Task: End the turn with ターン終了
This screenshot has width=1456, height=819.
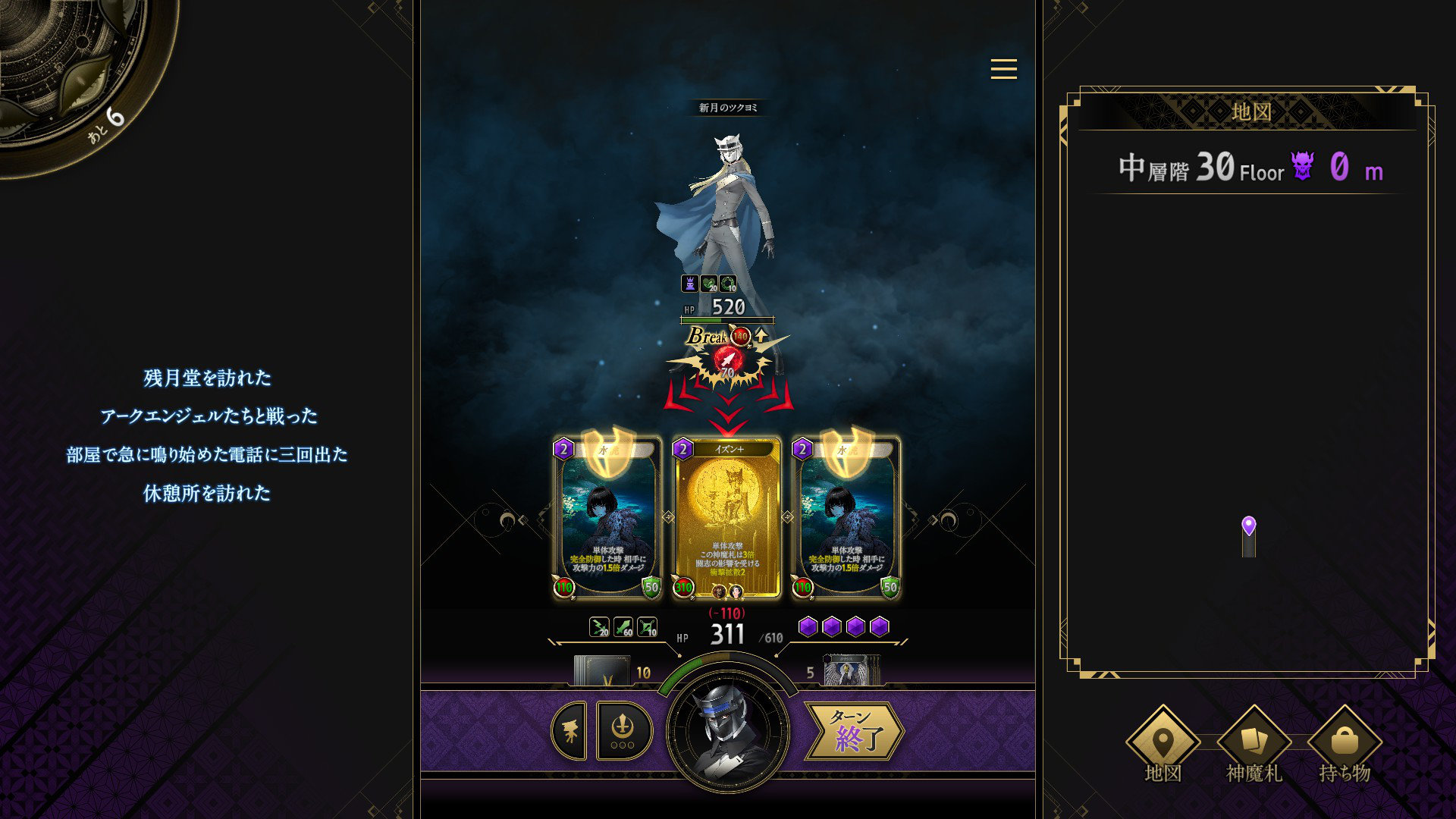Action: click(855, 731)
